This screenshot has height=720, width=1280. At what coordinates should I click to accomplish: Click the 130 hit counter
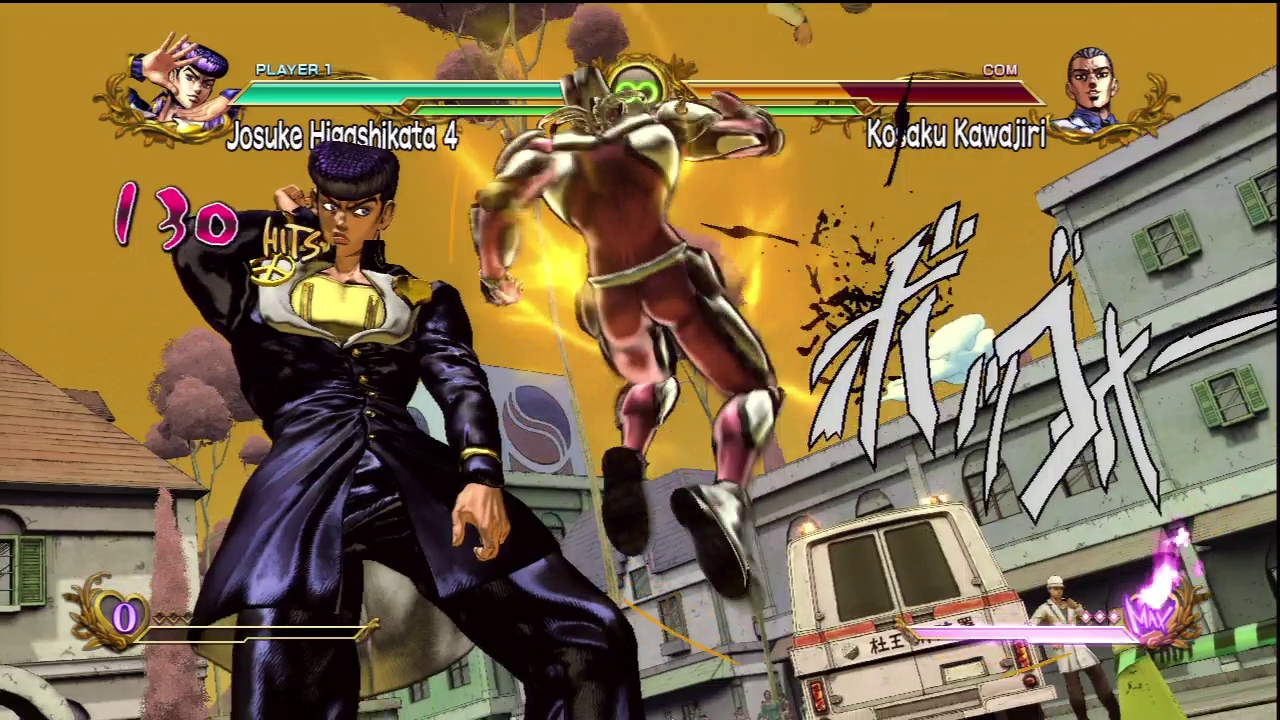(x=175, y=218)
